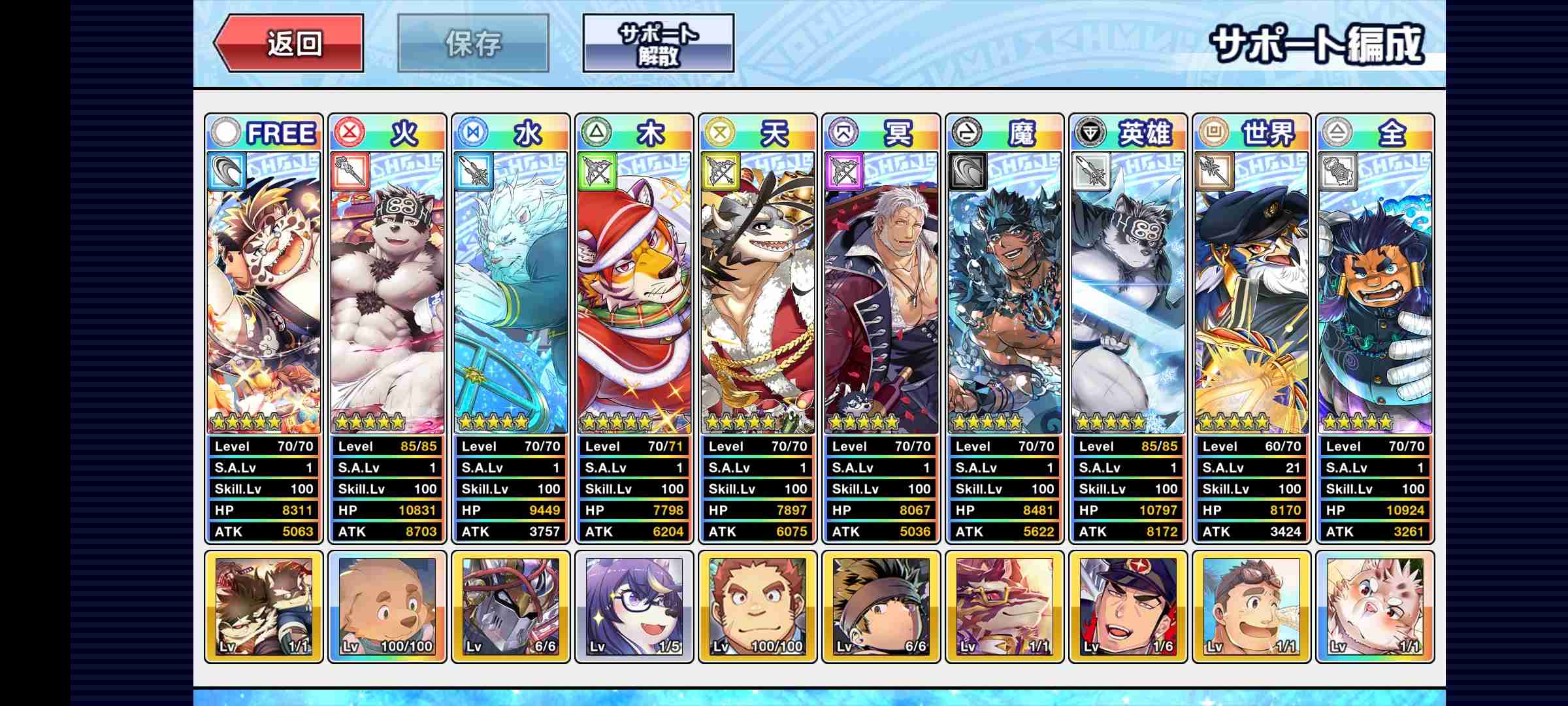Select the FREE slot leopard character card
This screenshot has height=706, width=1568.
coord(264,294)
